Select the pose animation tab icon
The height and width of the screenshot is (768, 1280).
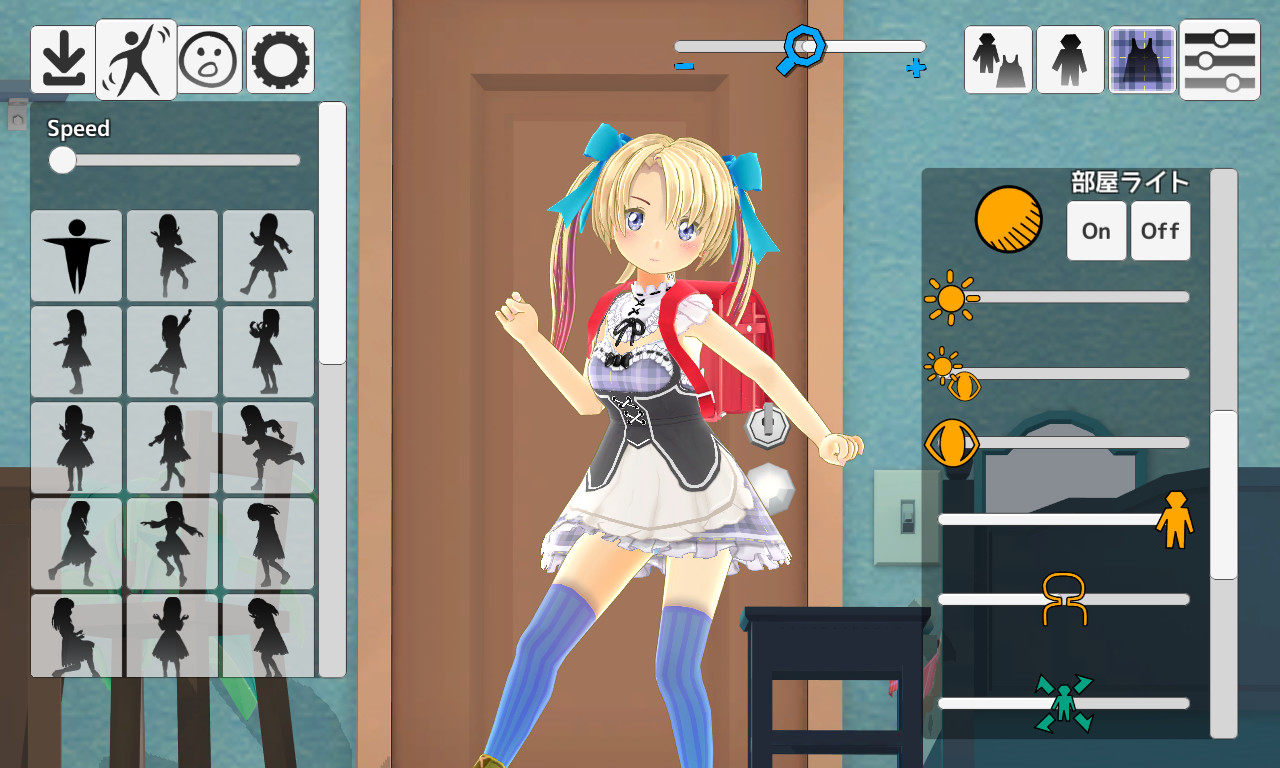(135, 60)
